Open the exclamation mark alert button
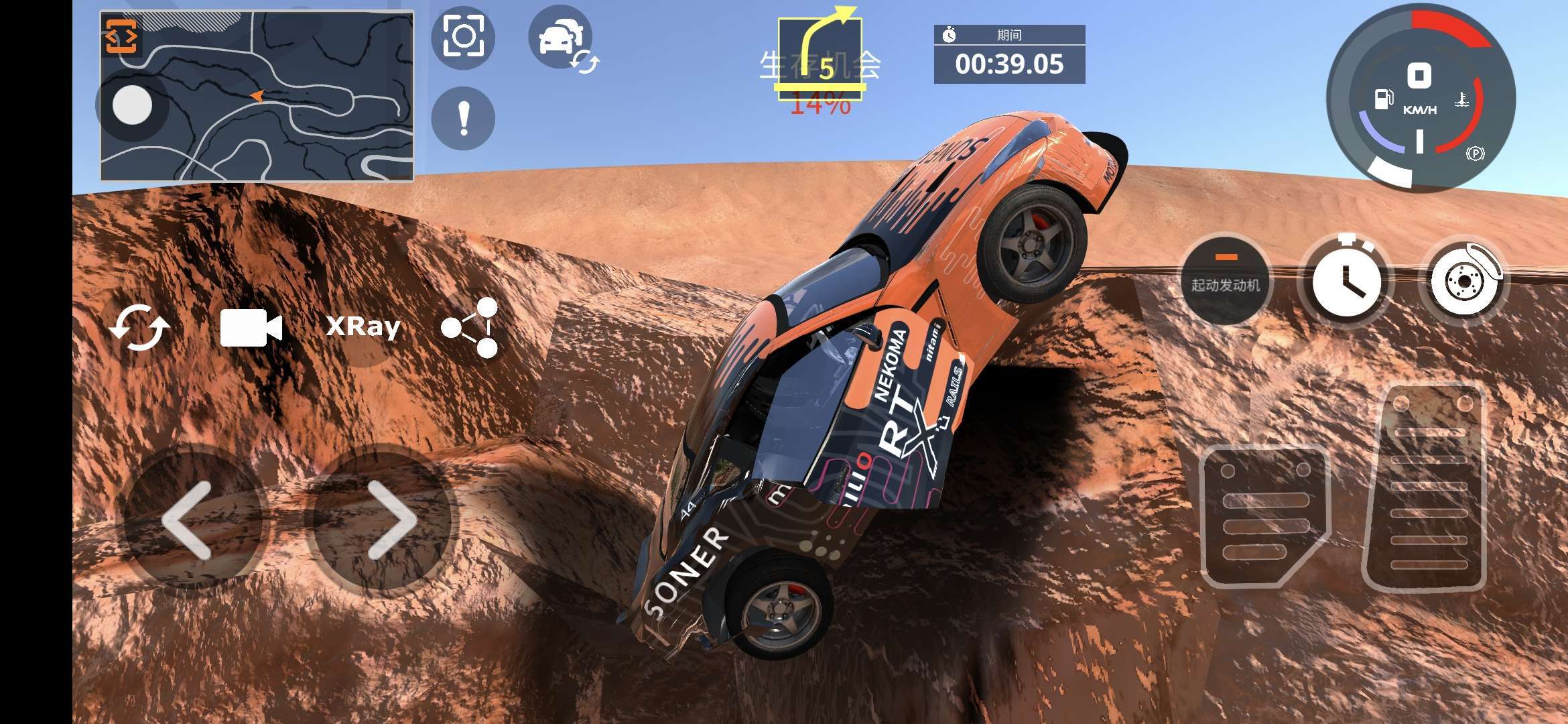The width and height of the screenshot is (1568, 724). coord(463,119)
